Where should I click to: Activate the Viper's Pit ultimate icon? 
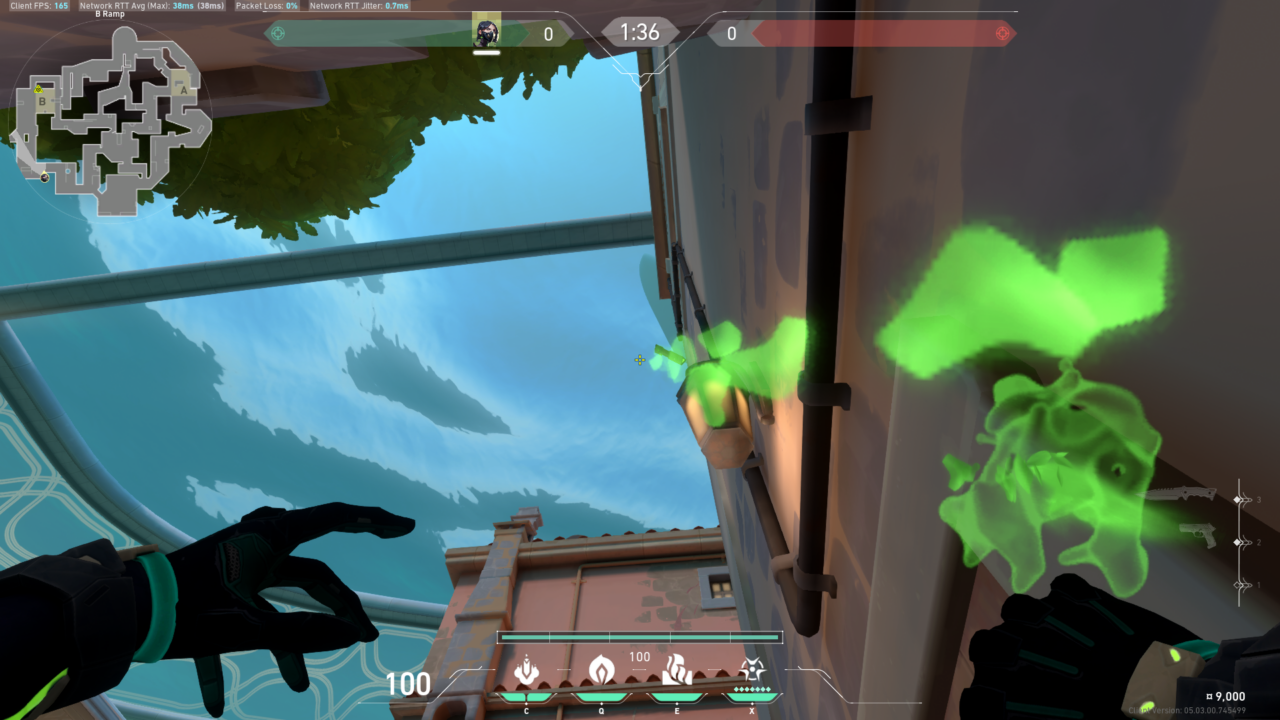[x=751, y=670]
